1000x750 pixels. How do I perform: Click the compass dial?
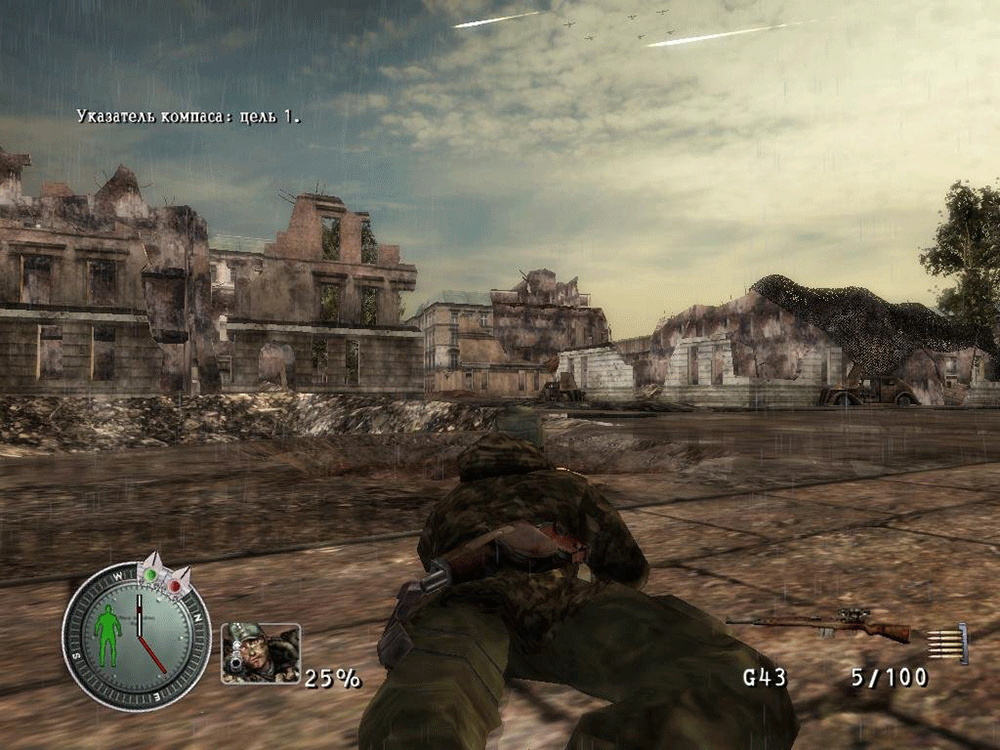[136, 637]
